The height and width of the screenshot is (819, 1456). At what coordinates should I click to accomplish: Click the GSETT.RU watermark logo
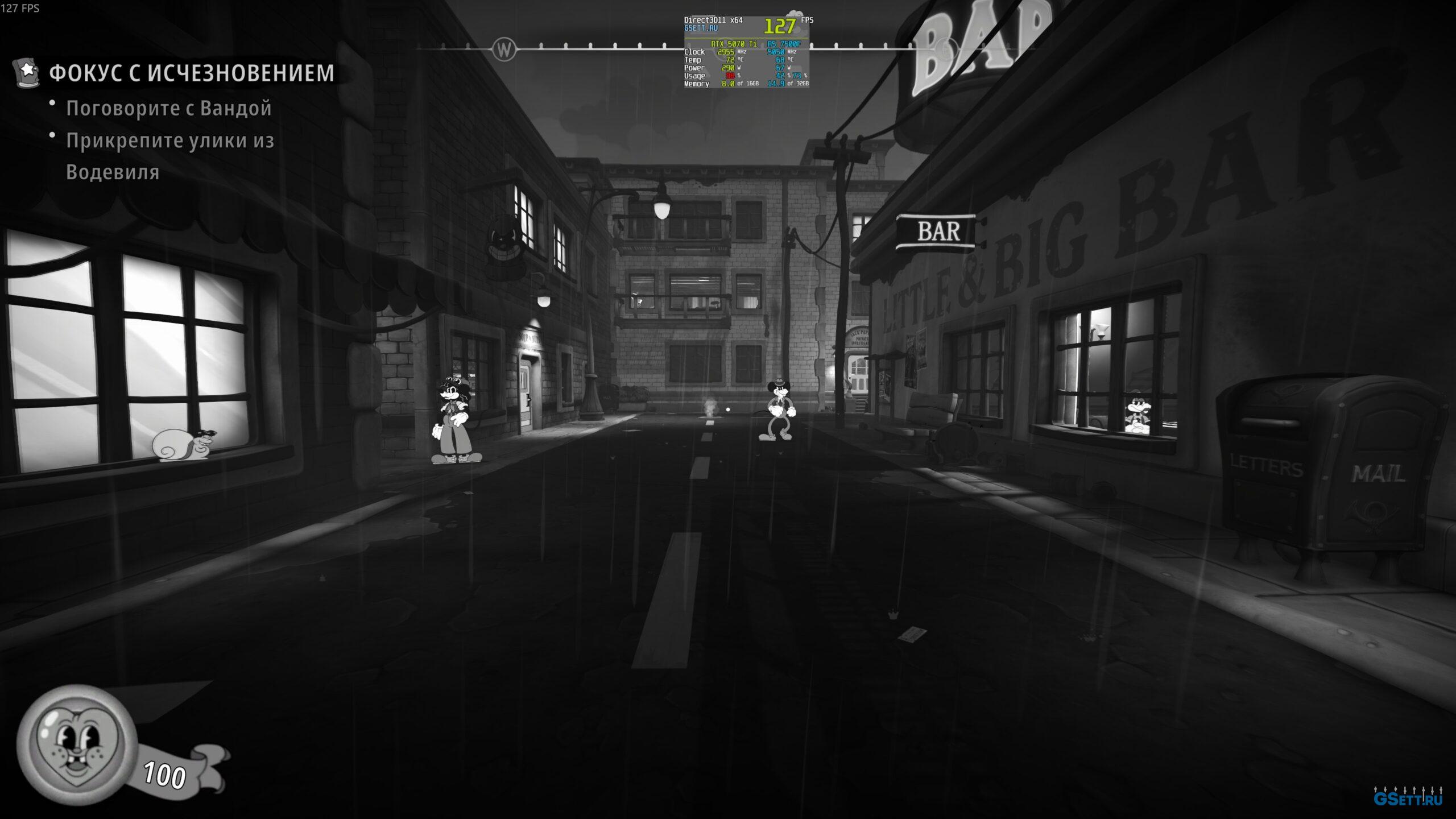[x=1407, y=799]
